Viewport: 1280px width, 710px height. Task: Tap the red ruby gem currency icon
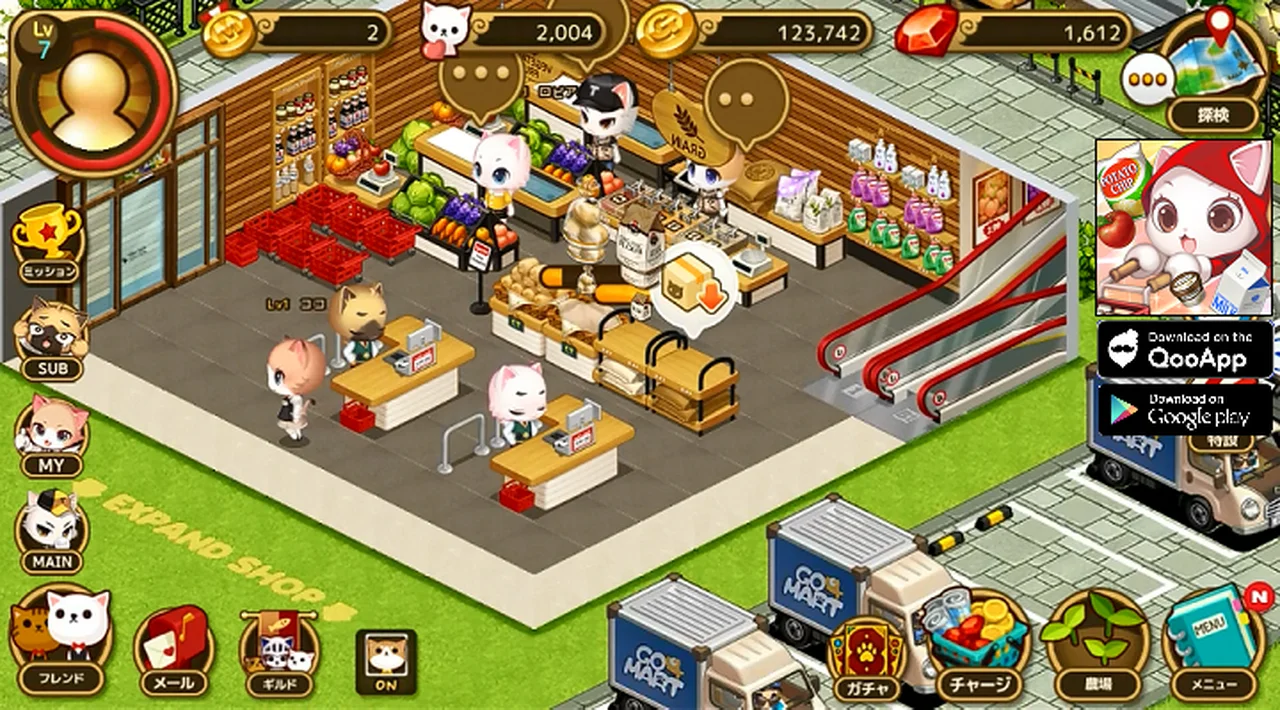tap(924, 33)
